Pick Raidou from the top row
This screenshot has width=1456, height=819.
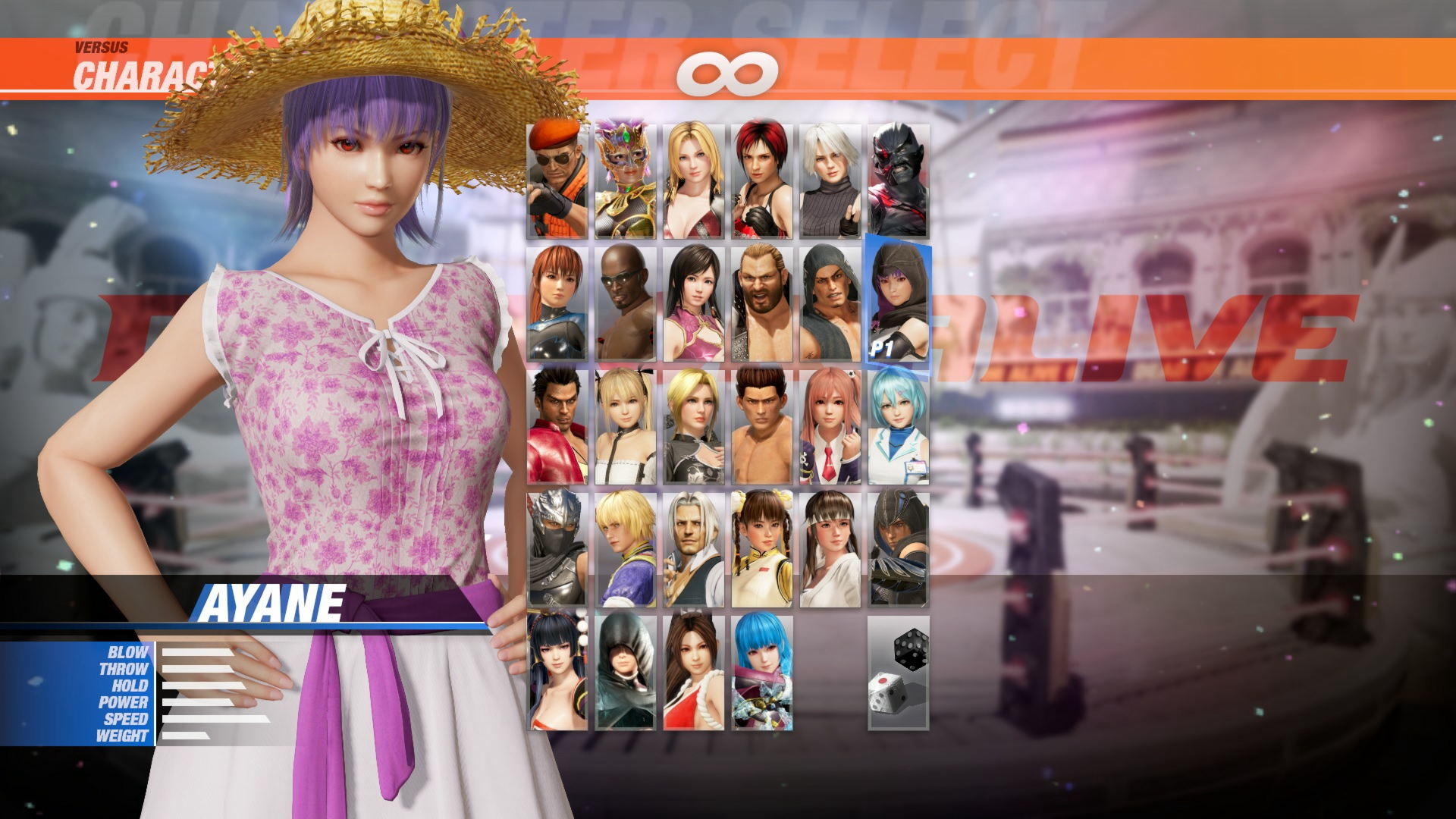898,174
